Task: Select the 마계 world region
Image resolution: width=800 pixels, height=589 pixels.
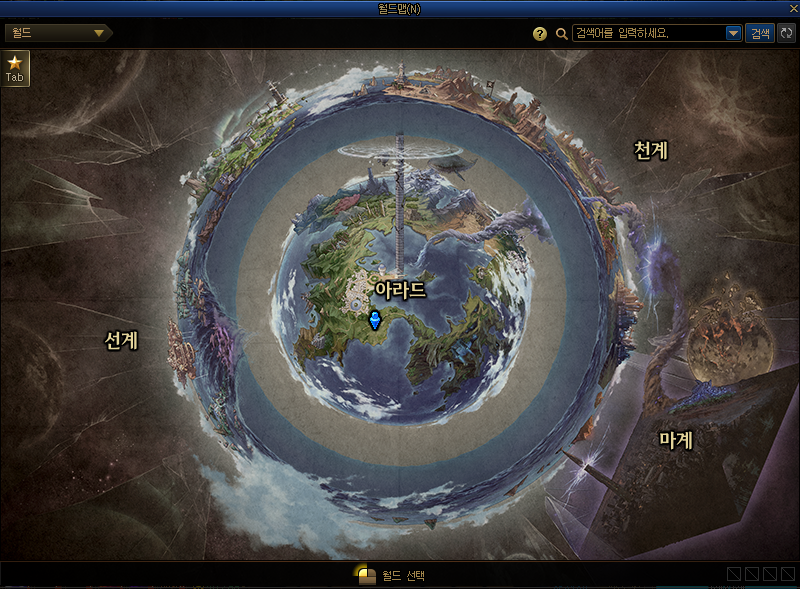Action: [676, 439]
